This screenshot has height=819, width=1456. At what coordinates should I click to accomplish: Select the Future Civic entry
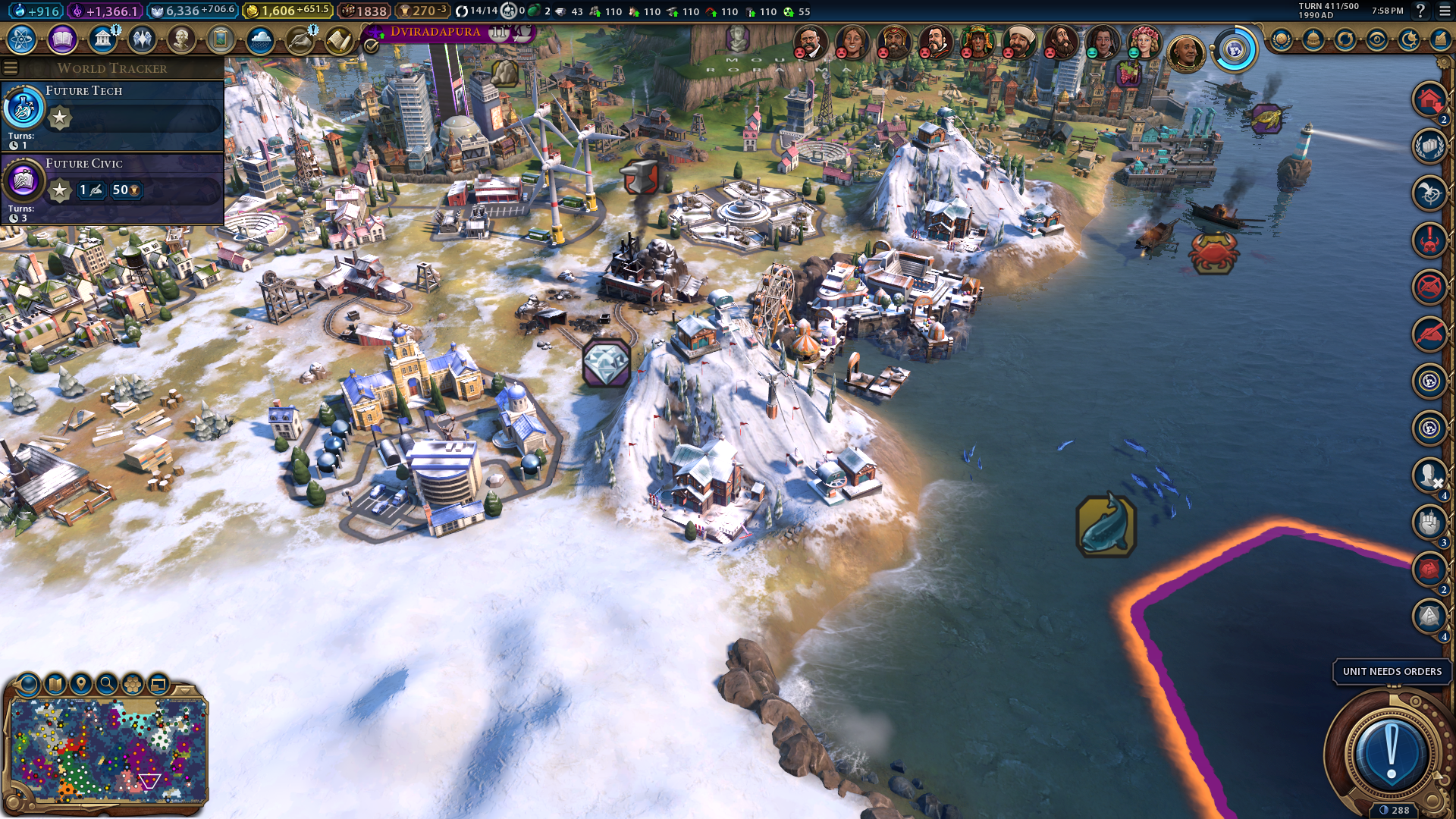(112, 187)
